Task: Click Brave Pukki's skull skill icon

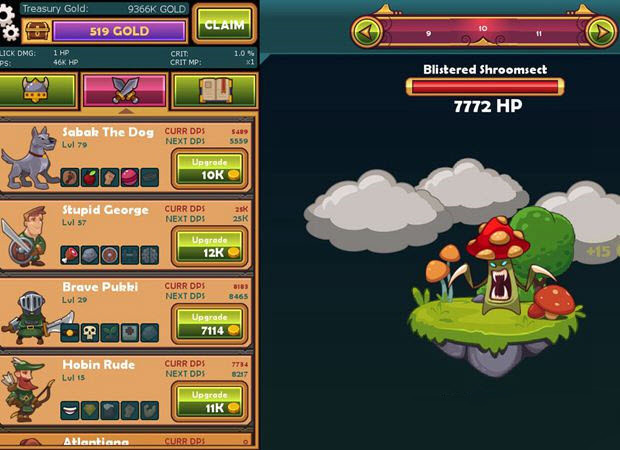Action: coord(90,332)
